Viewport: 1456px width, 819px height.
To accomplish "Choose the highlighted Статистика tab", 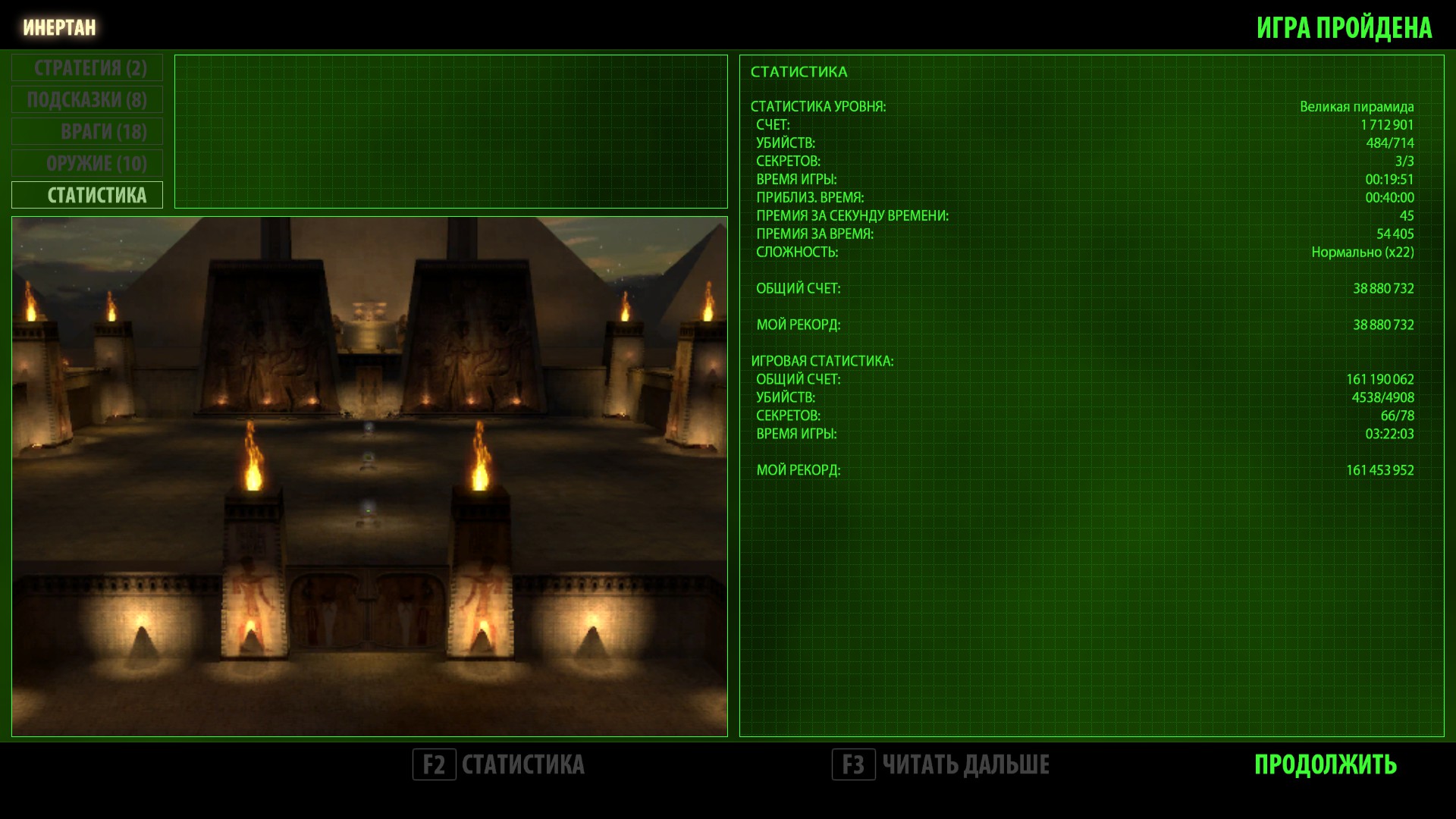I will point(87,196).
